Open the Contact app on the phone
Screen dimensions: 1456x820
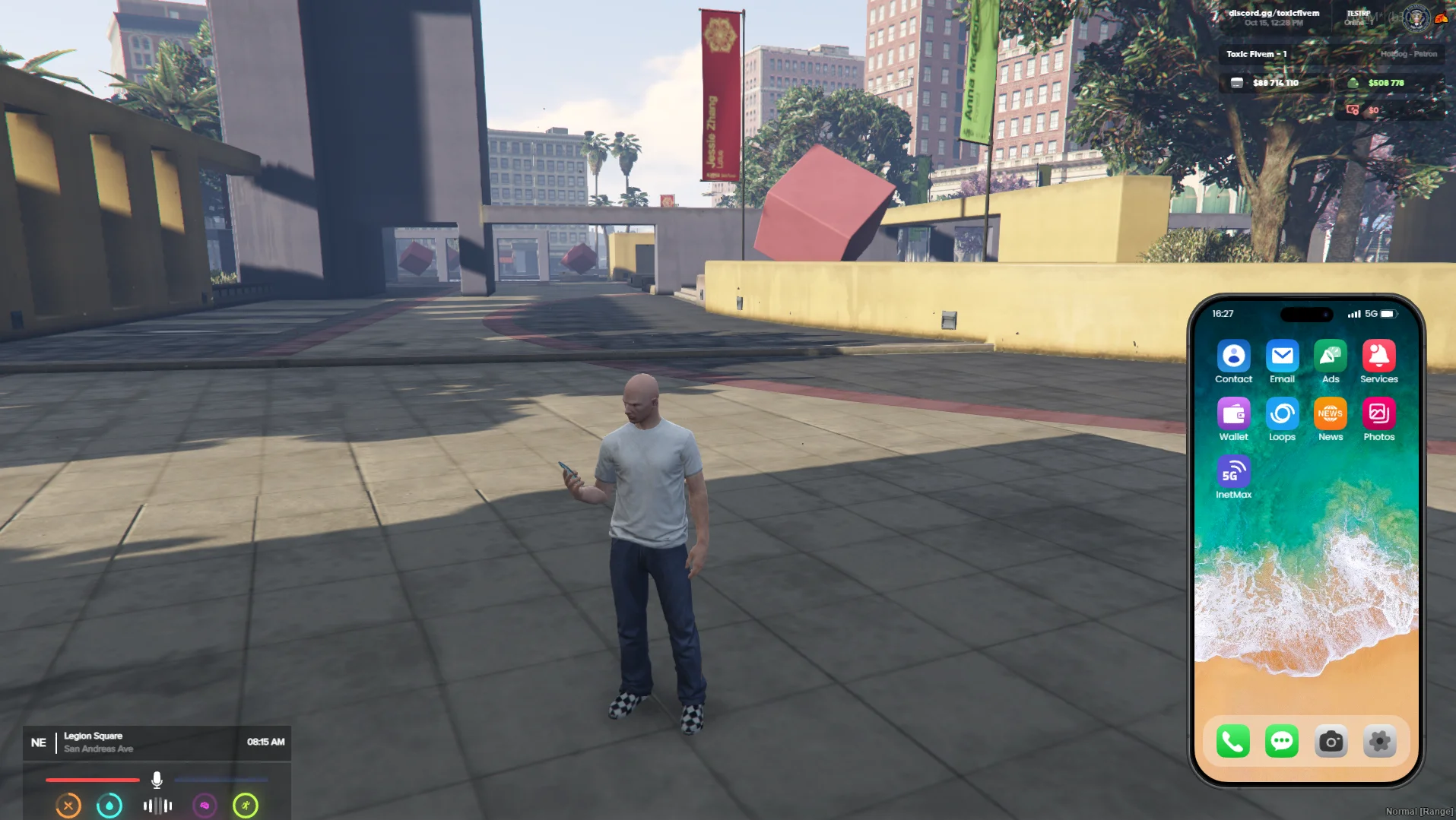point(1233,356)
